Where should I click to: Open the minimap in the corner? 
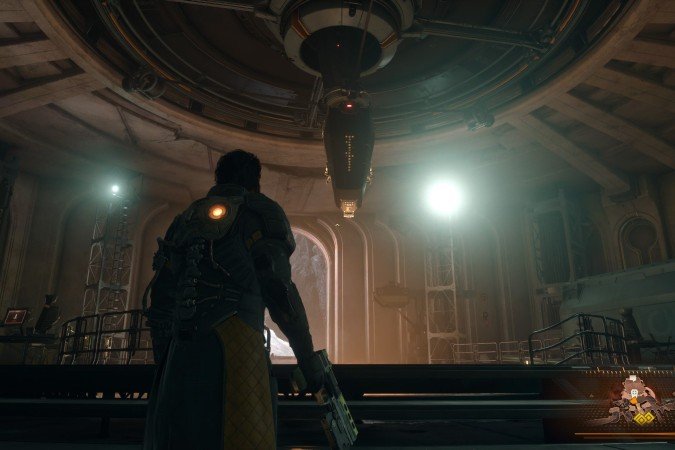point(628,405)
